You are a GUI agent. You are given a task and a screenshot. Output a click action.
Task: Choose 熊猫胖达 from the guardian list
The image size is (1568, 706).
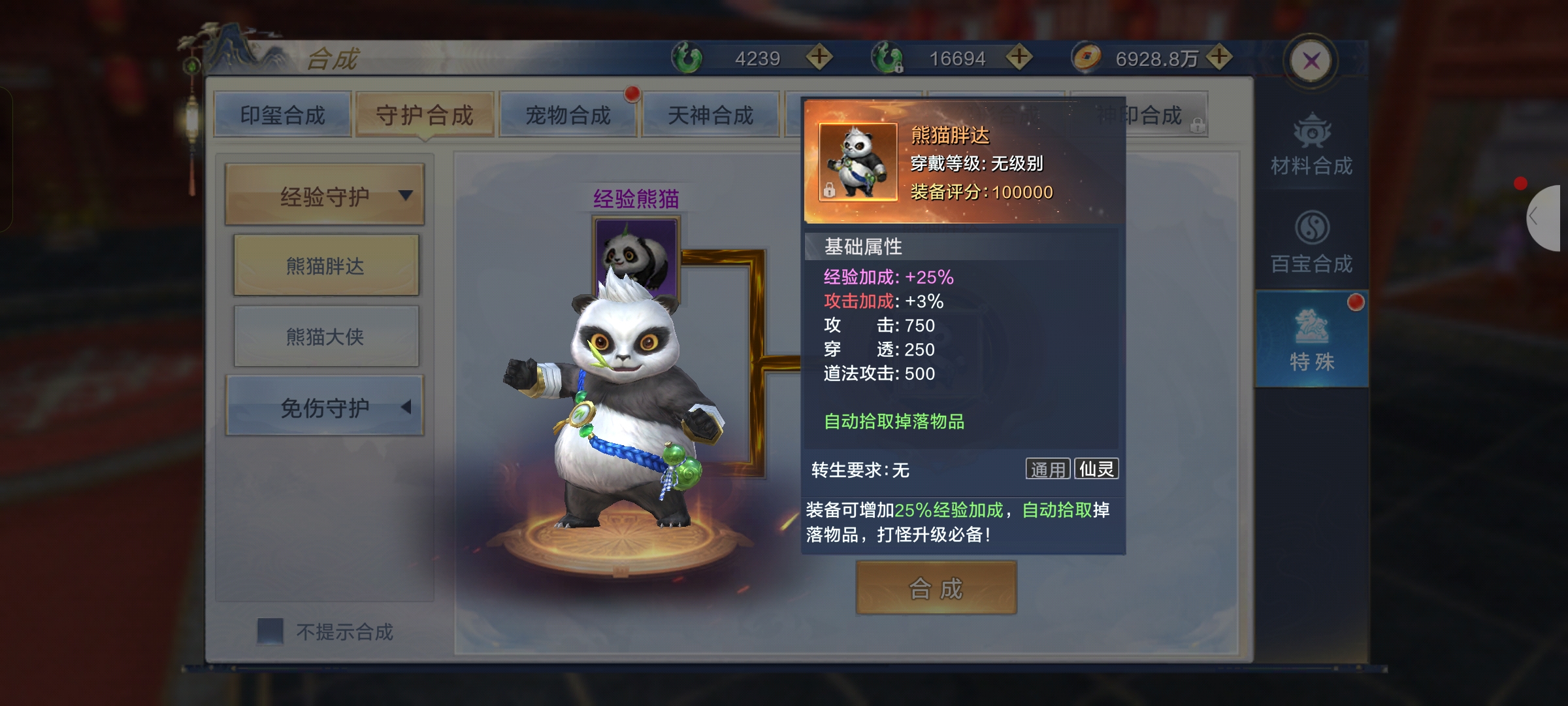(326, 265)
